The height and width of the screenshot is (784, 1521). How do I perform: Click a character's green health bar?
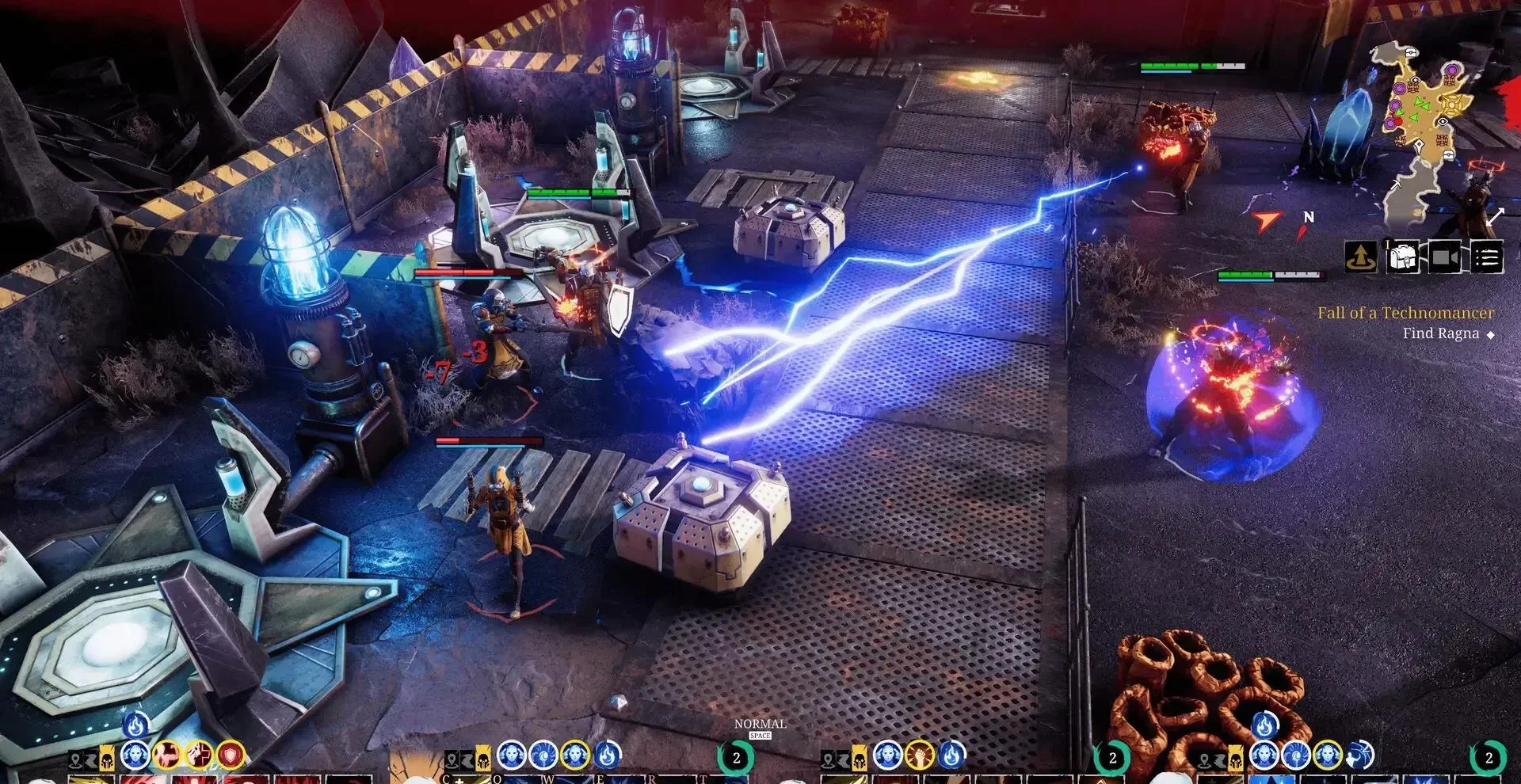coord(562,191)
